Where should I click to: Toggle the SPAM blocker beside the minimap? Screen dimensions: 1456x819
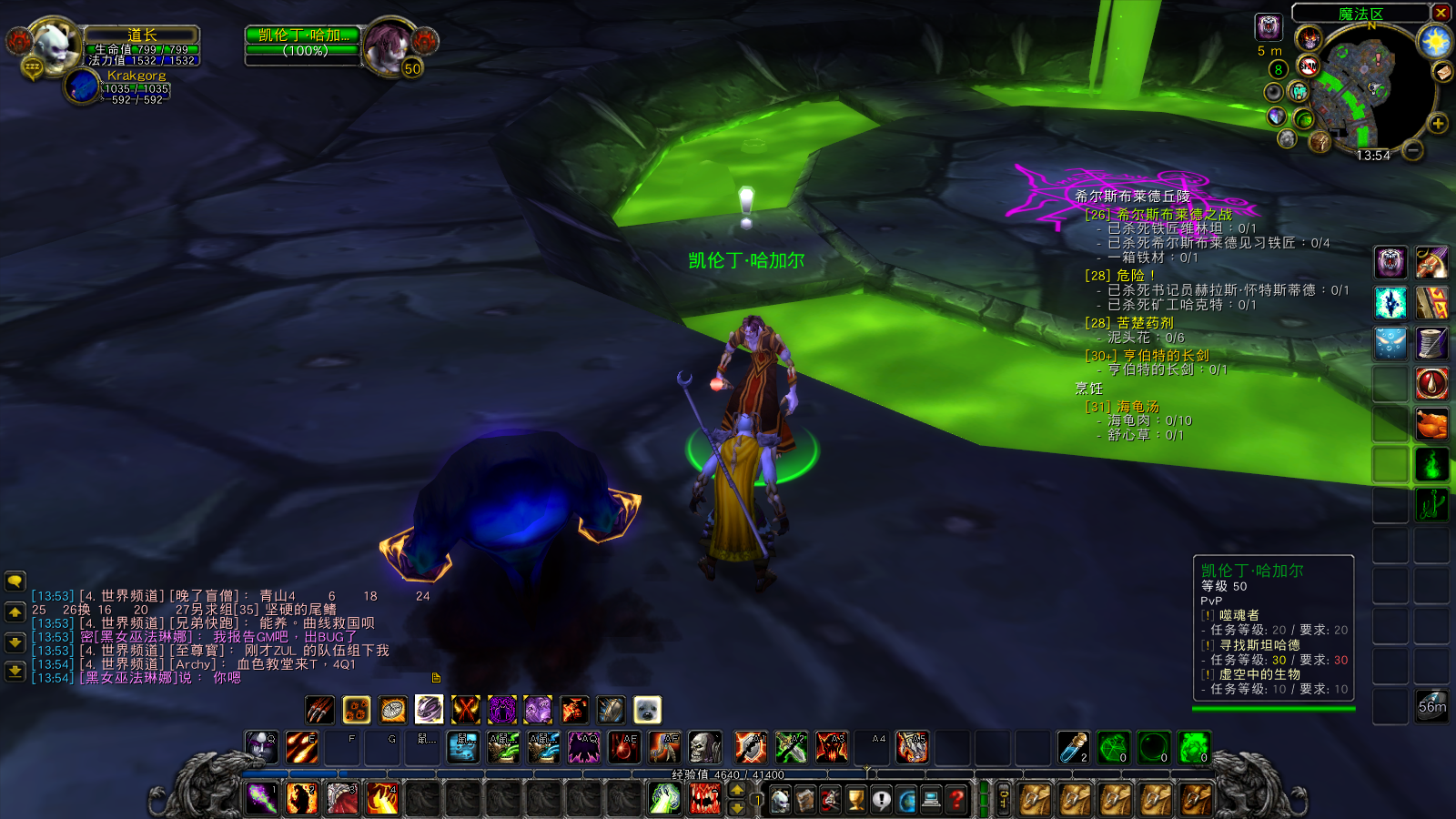[1308, 66]
